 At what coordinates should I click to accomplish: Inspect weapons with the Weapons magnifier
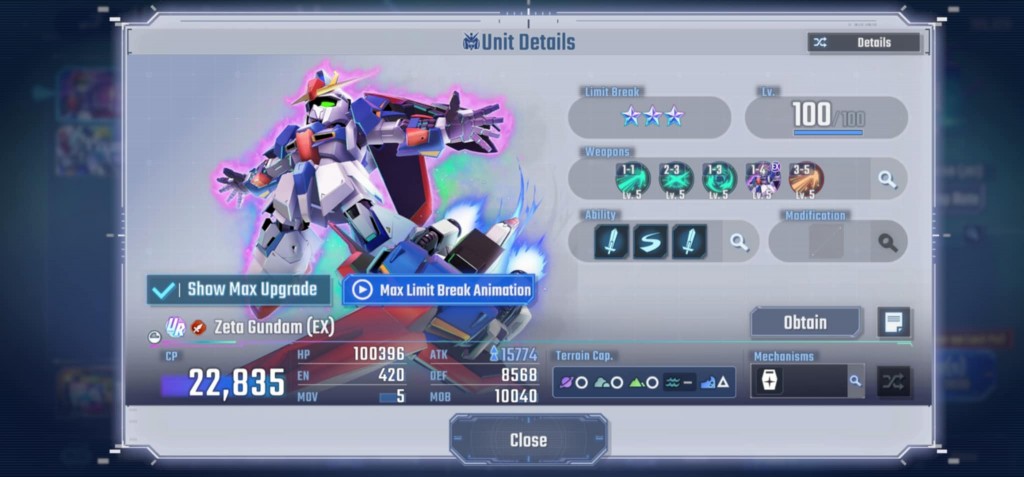pyautogui.click(x=887, y=179)
